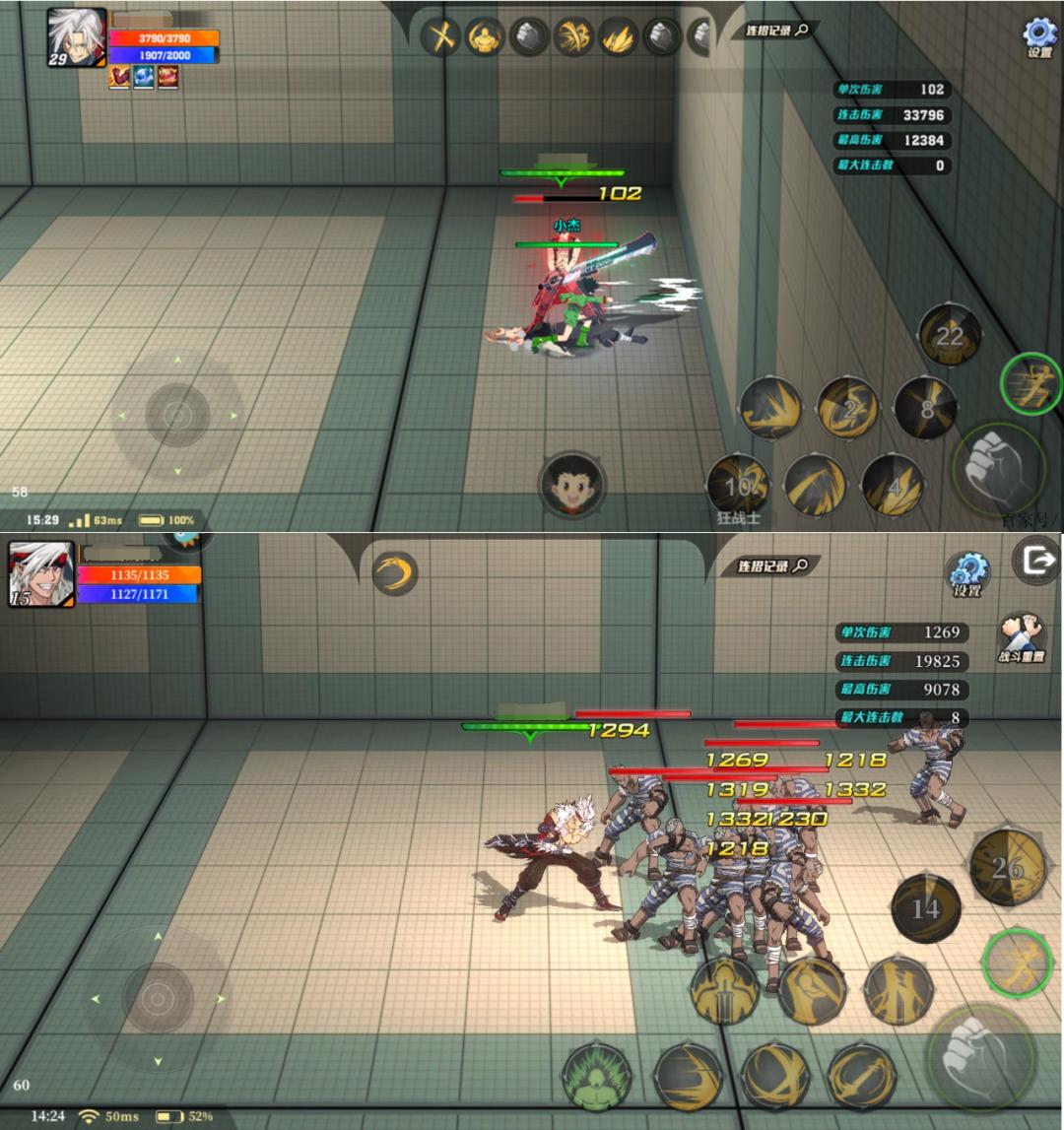Select the golden muscular figure combo icon
Viewport: 1064px width, 1130px height.
[485, 37]
